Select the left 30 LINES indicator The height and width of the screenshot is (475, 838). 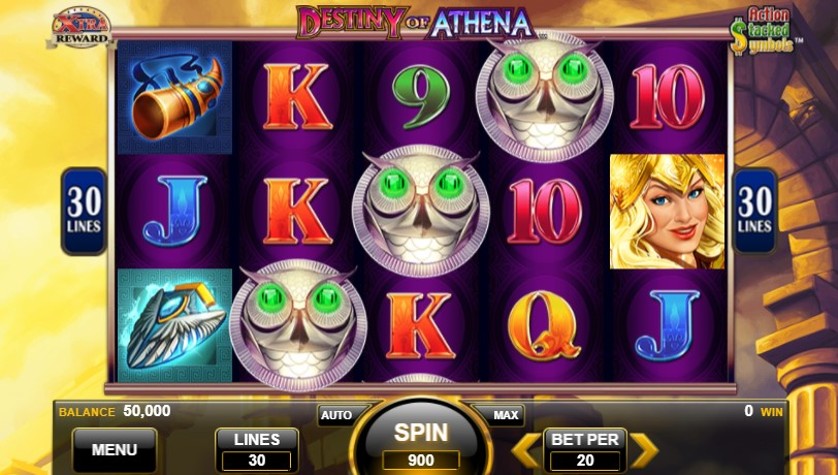click(x=84, y=211)
